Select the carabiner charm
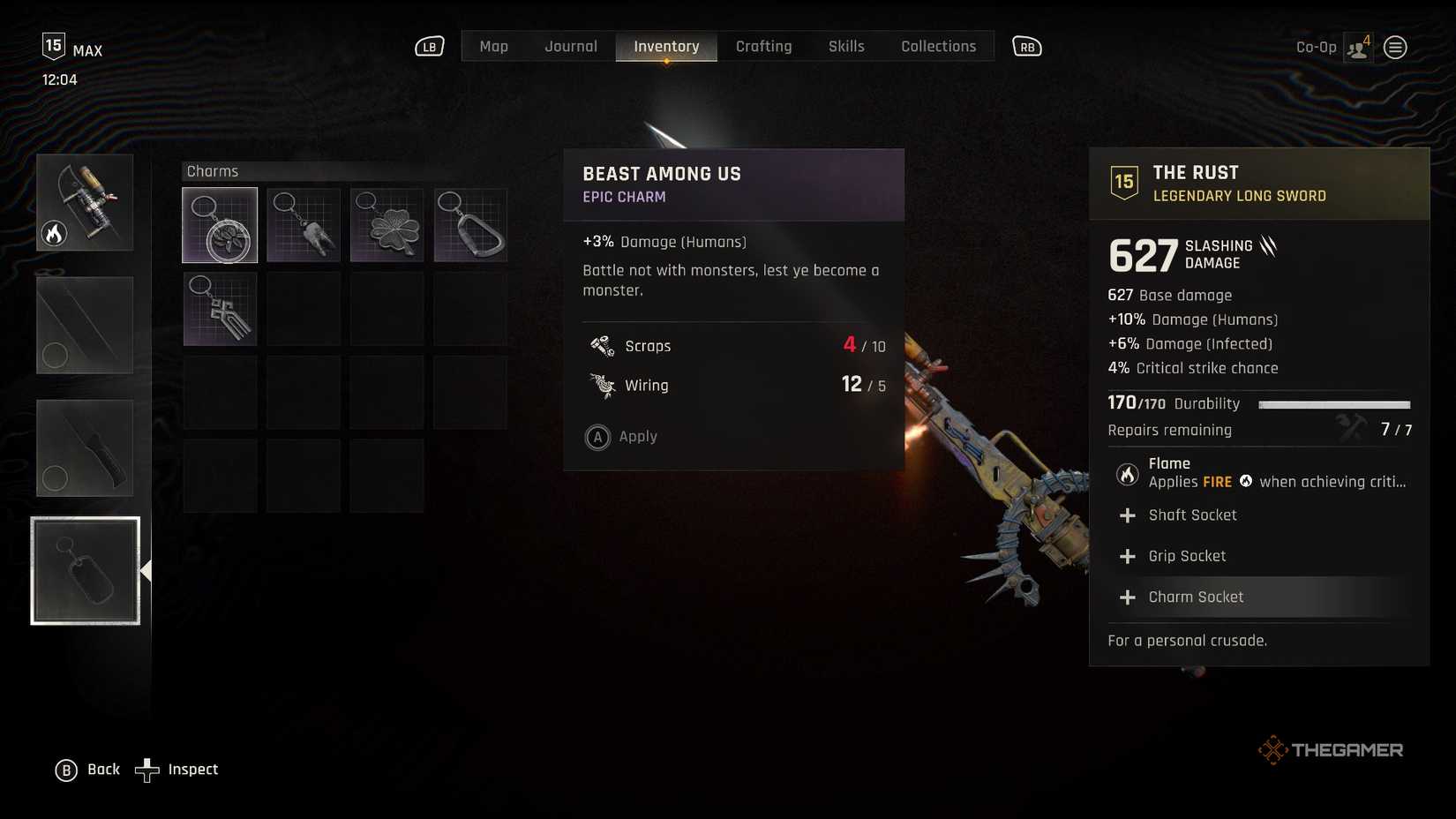 coord(470,225)
